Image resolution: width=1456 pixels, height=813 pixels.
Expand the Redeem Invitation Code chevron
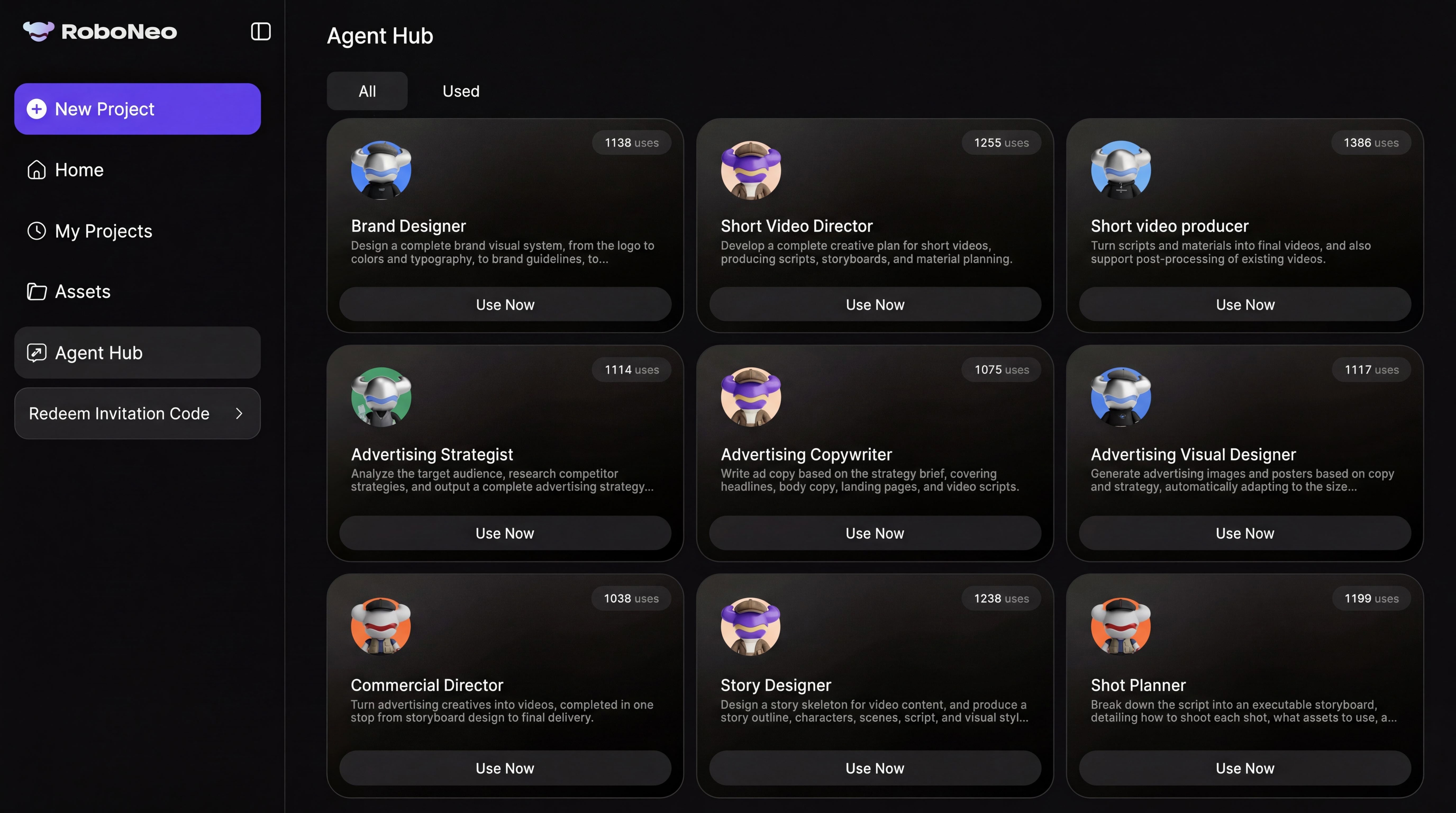(239, 413)
